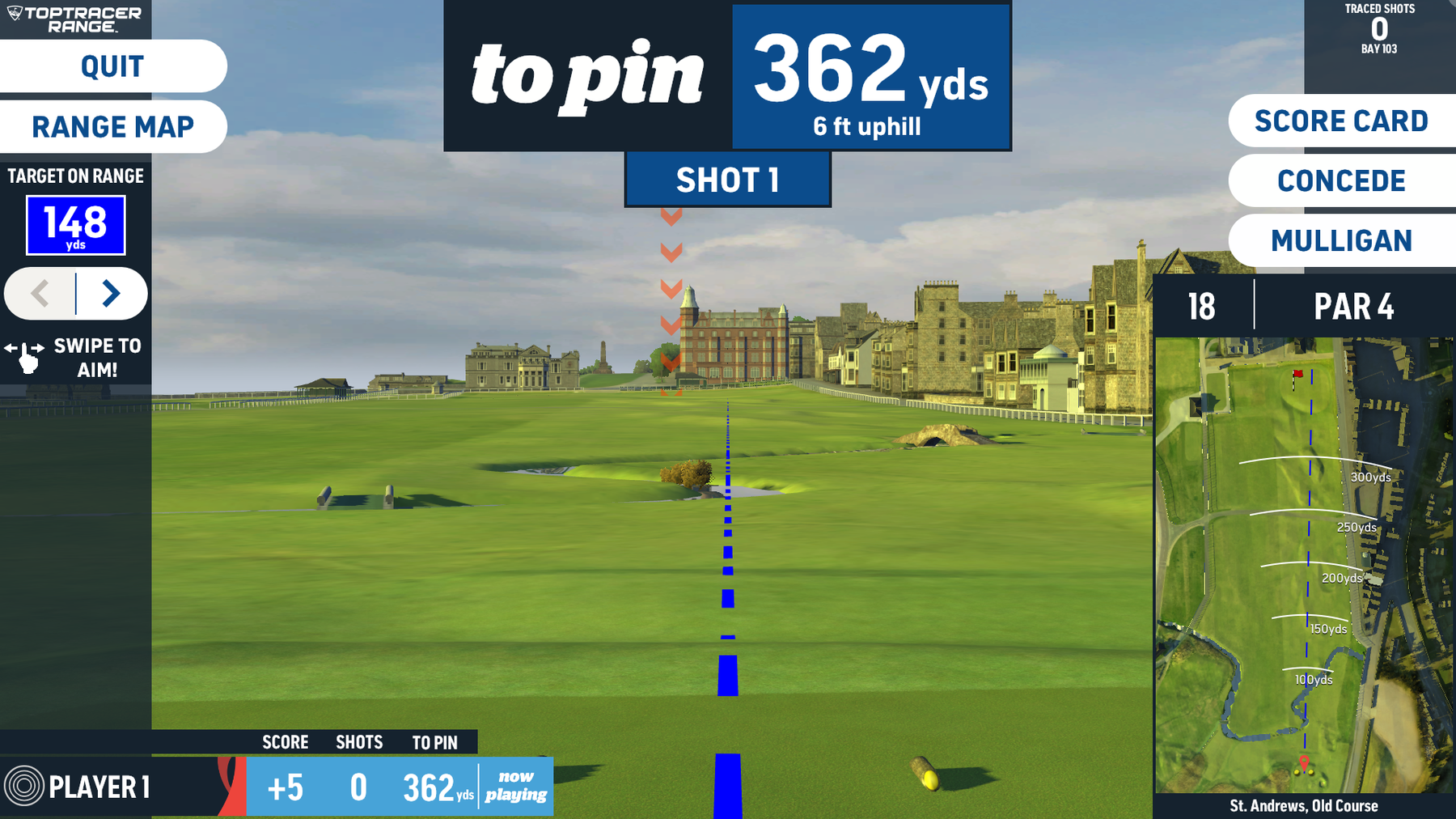
Task: Click the St. Andrews hole overview map
Action: click(1303, 565)
